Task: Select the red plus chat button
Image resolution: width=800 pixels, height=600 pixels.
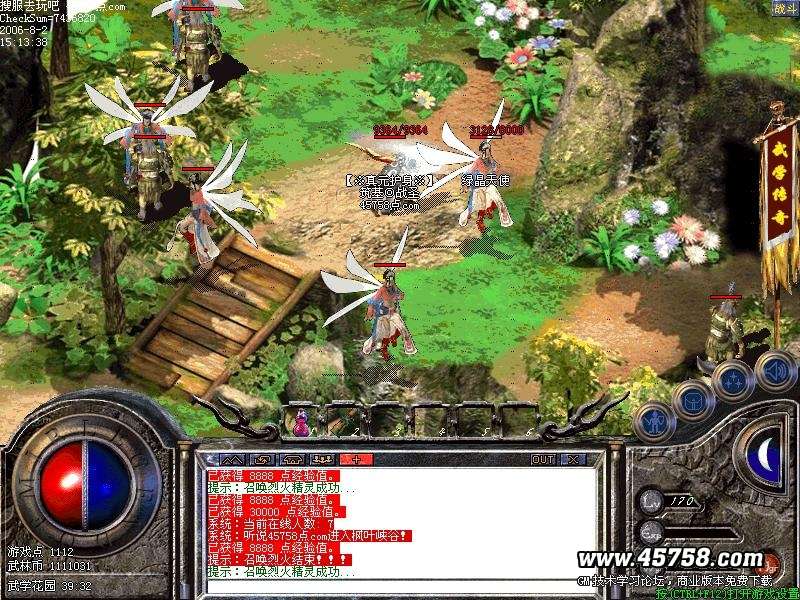Action: [x=356, y=459]
